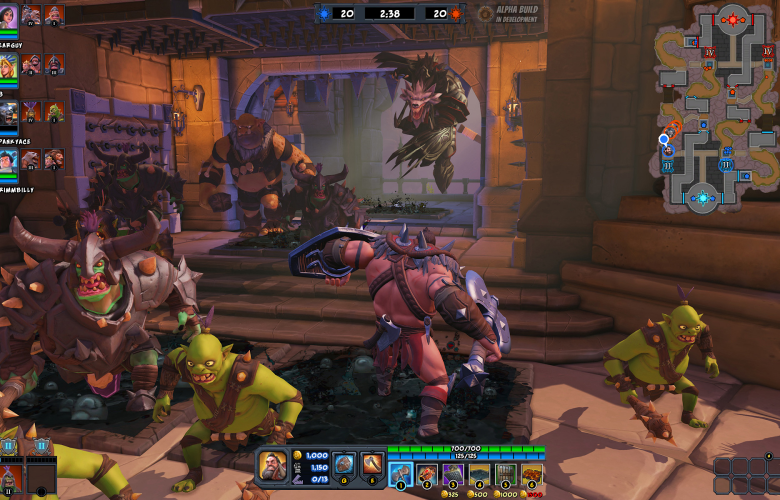Select CarGuy's teammate portrait
Image resolution: width=780 pixels, height=500 pixels.
[8, 16]
